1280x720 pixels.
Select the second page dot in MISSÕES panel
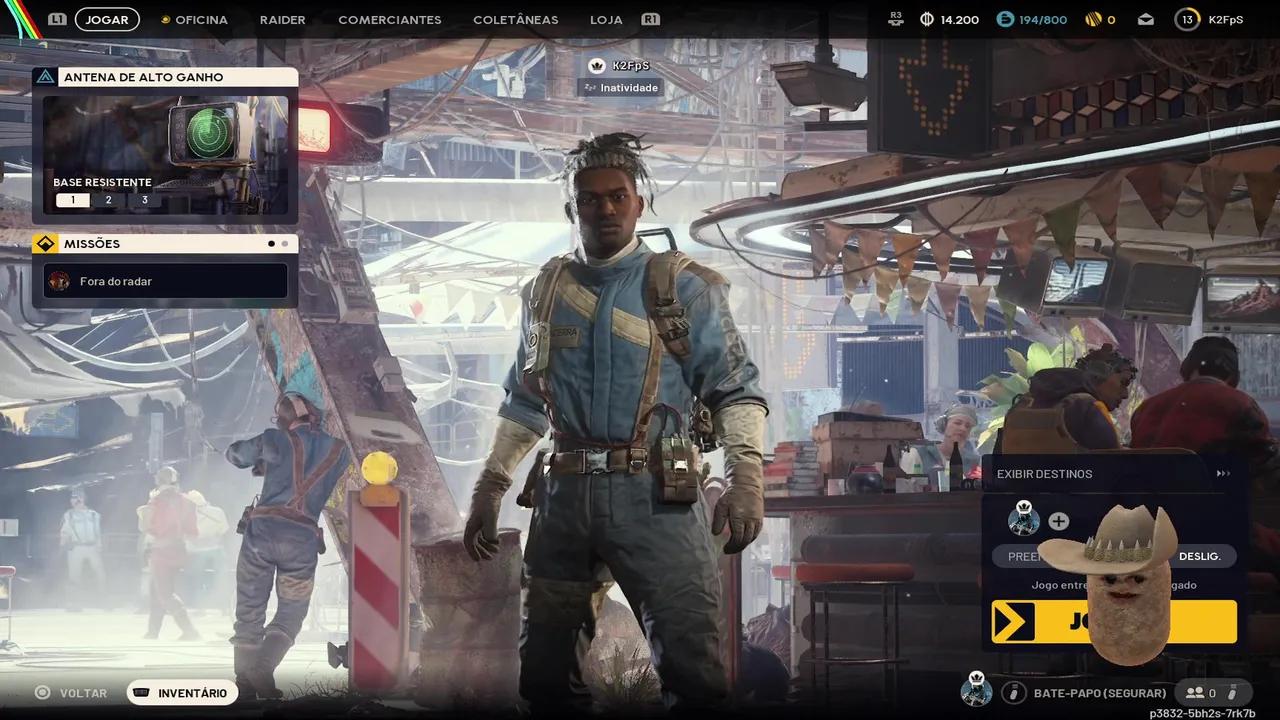tap(285, 243)
